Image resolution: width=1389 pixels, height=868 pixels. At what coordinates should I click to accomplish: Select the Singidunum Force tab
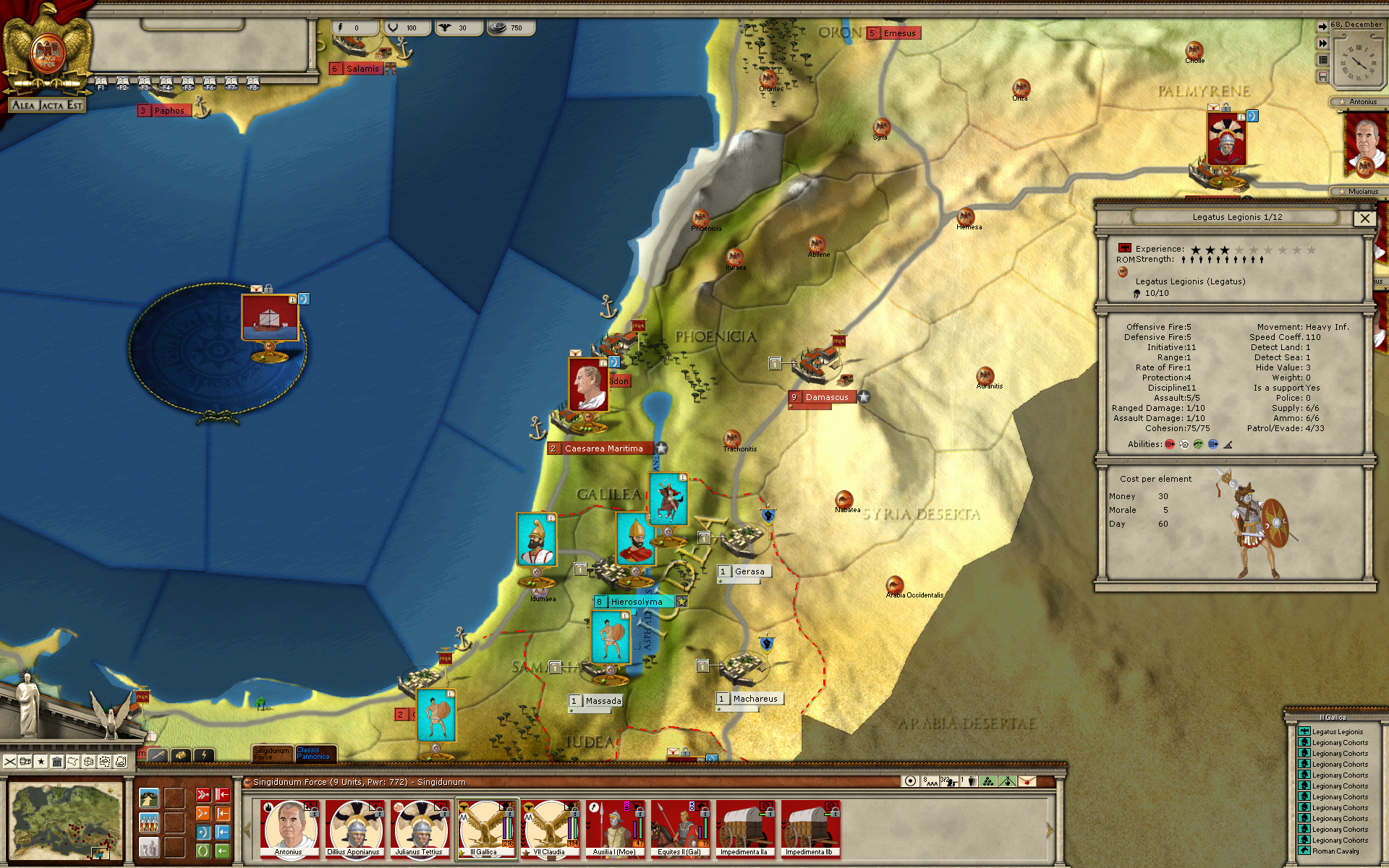[273, 754]
